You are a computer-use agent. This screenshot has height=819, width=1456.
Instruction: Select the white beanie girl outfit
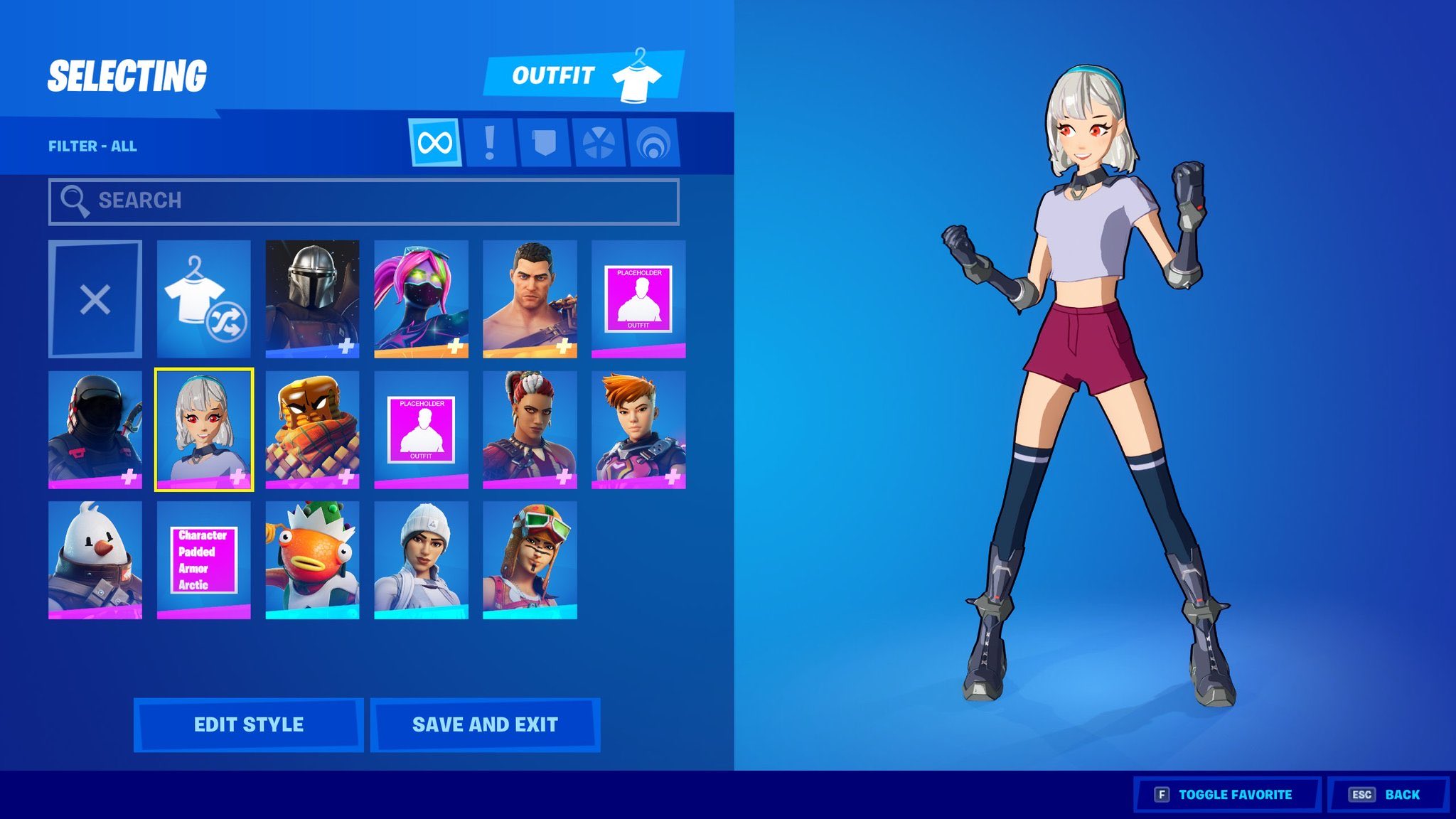coord(421,560)
